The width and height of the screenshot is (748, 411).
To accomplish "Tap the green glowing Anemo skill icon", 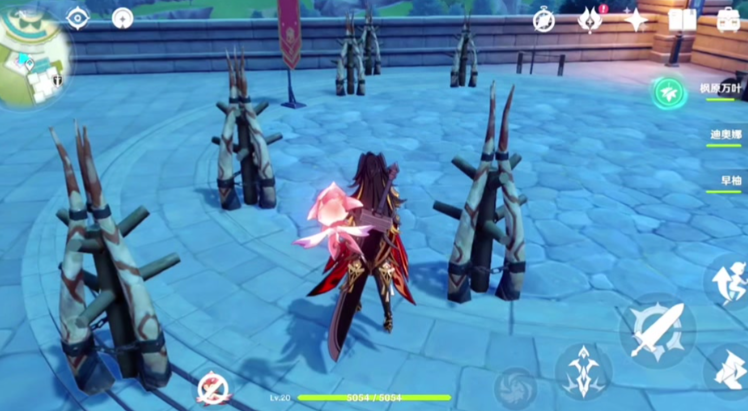I will pyautogui.click(x=667, y=93).
